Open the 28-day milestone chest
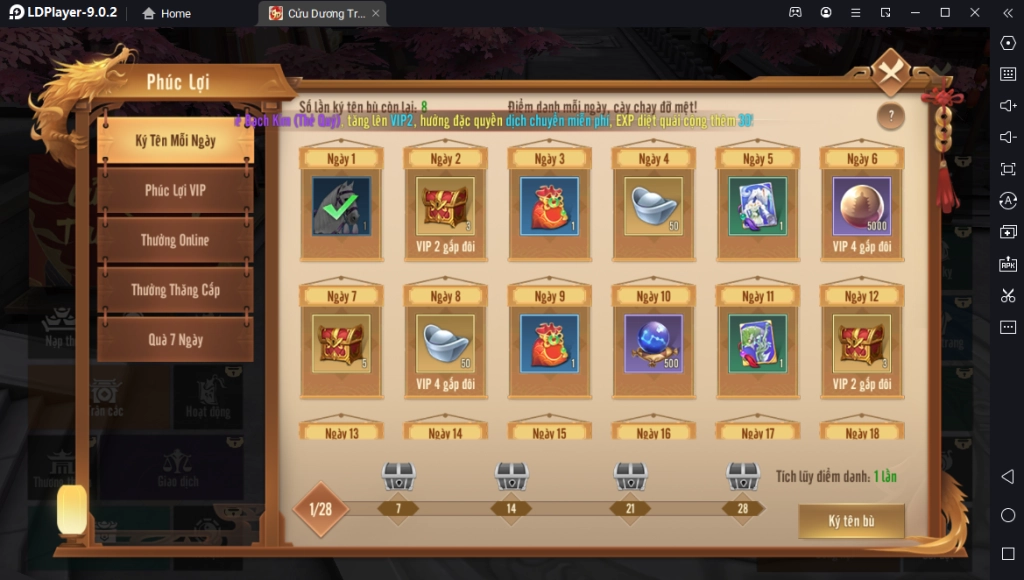This screenshot has width=1024, height=580. tap(743, 477)
